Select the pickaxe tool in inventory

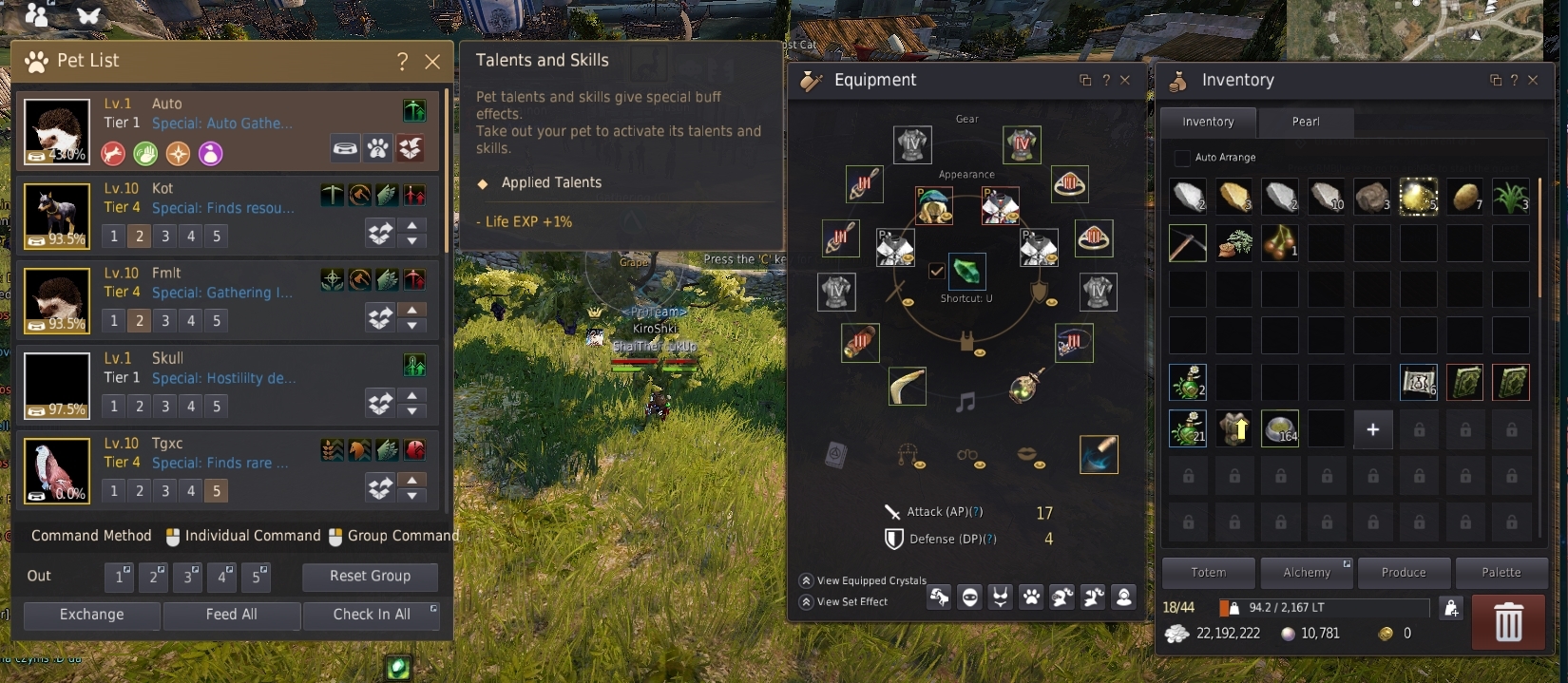(x=1188, y=243)
